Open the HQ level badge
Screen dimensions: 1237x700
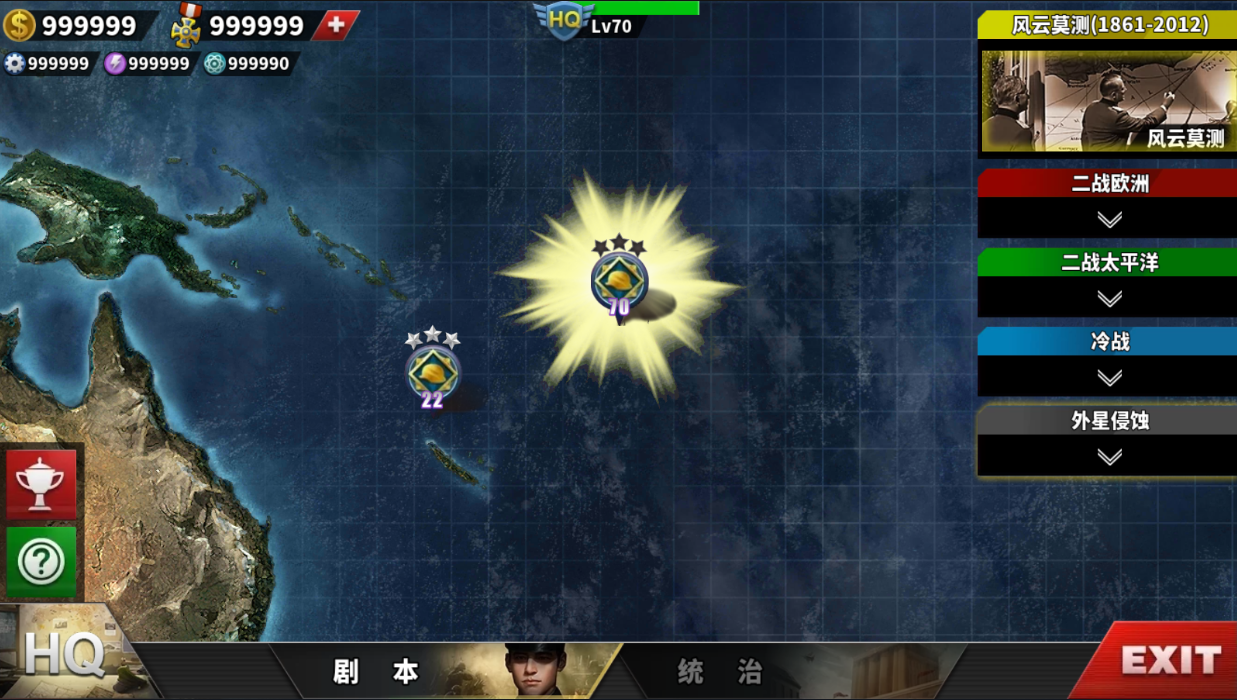click(x=566, y=21)
